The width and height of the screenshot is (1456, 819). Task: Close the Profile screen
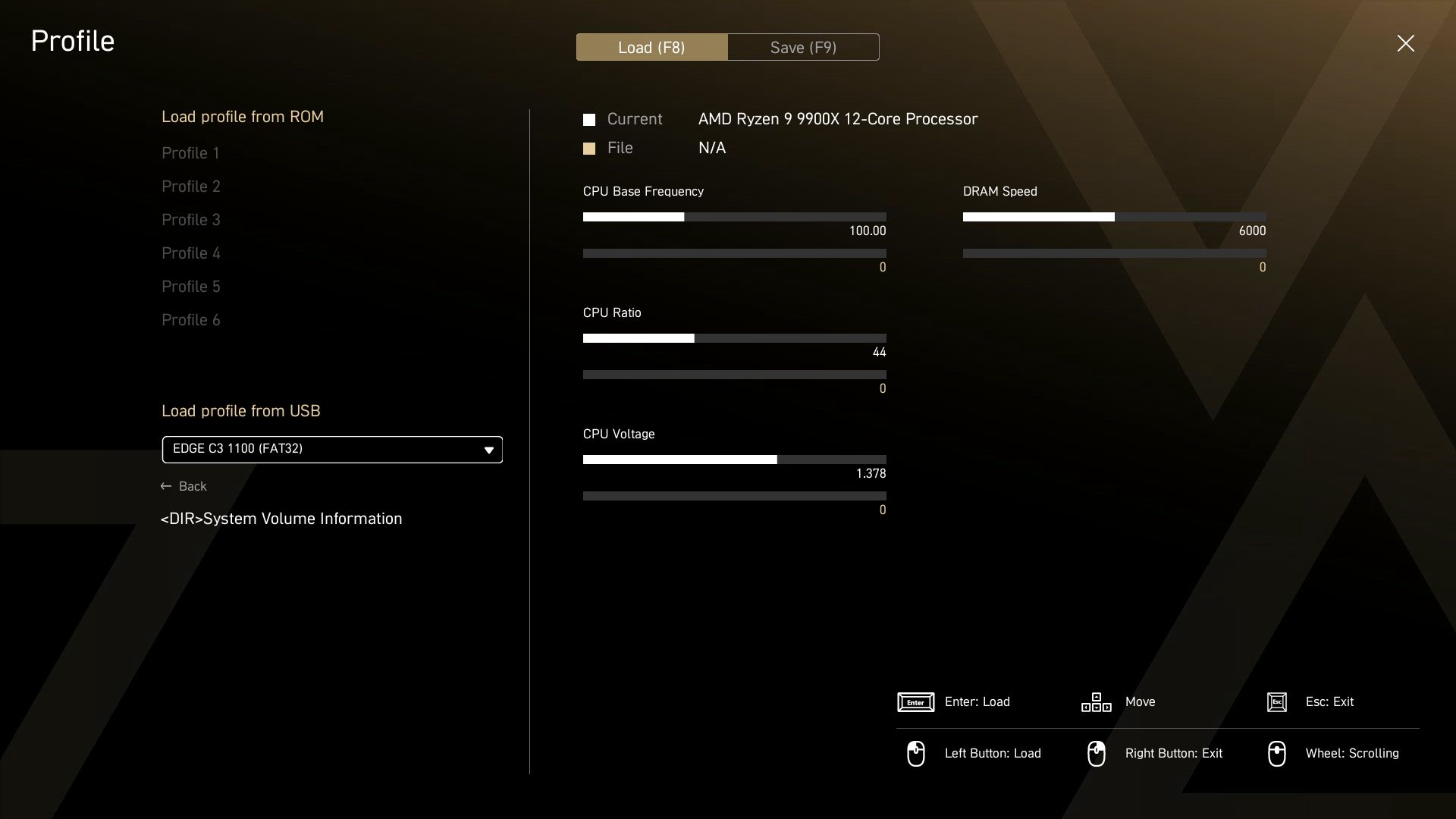click(x=1405, y=43)
